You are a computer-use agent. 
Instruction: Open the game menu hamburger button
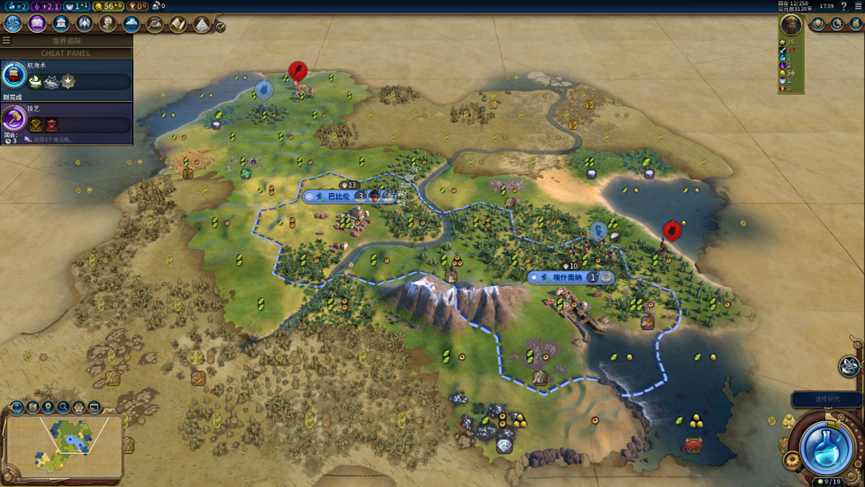[857, 6]
